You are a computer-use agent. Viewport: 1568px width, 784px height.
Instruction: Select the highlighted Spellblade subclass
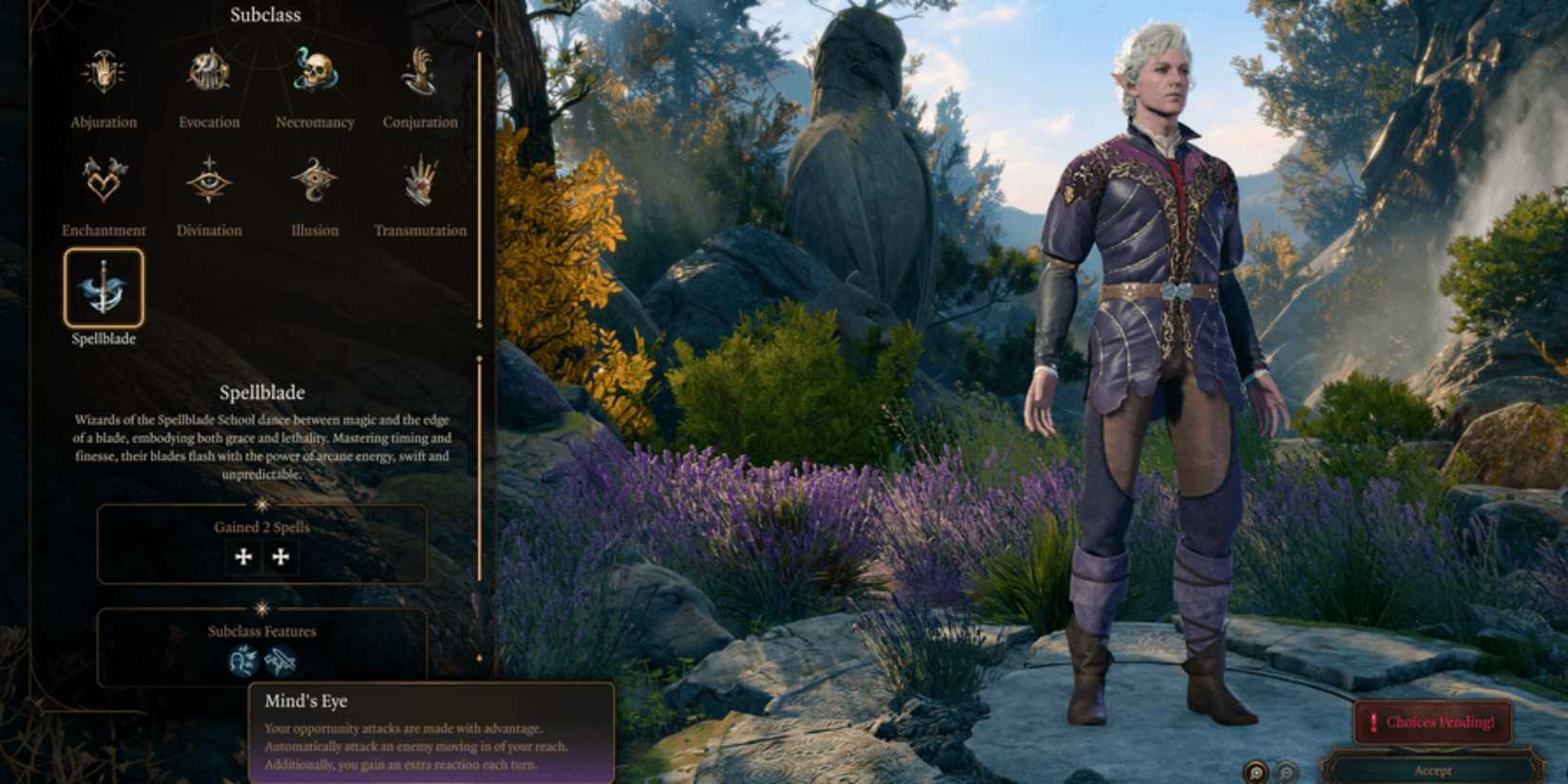(x=104, y=288)
